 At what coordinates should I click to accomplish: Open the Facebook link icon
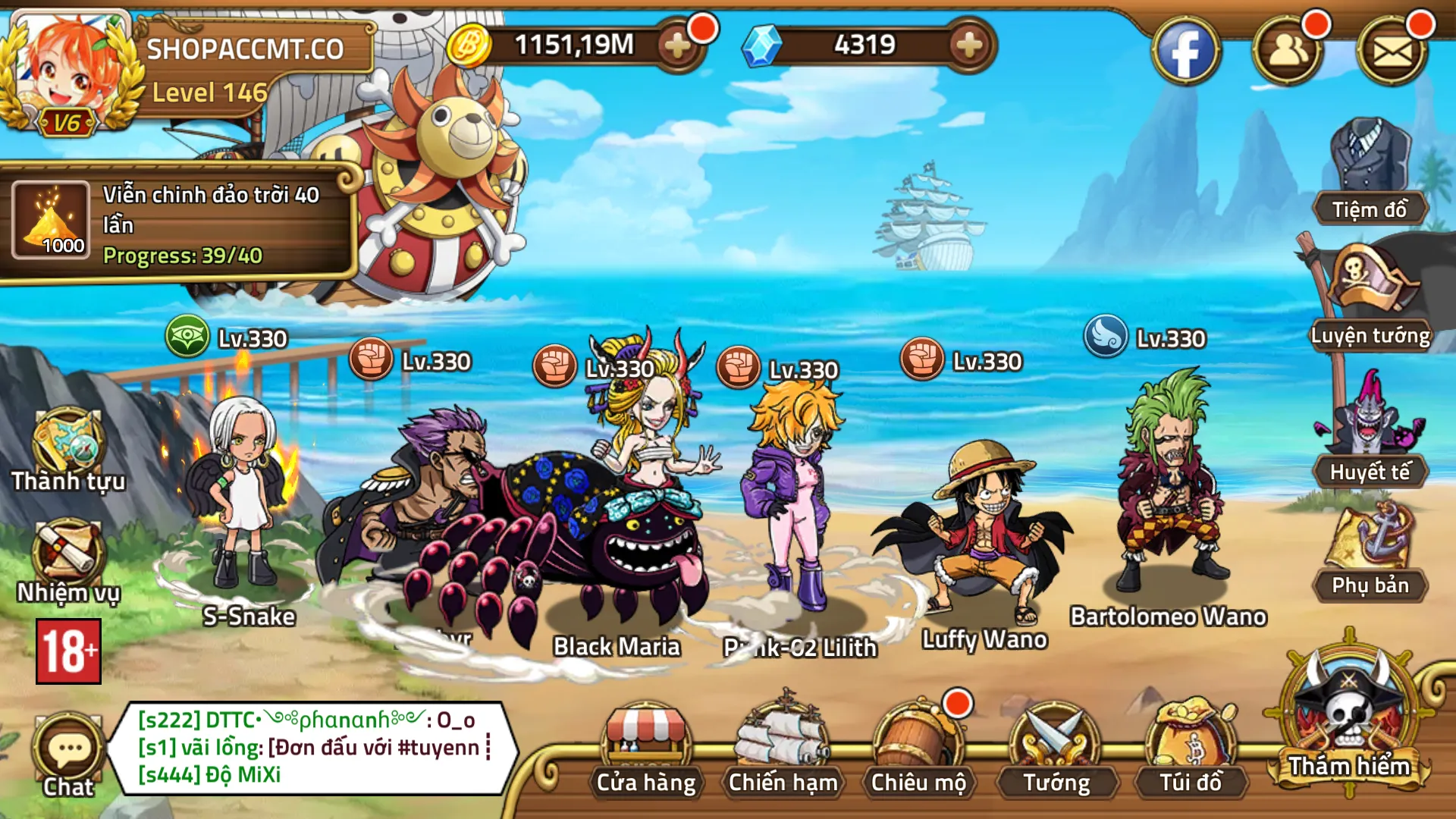tap(1186, 52)
